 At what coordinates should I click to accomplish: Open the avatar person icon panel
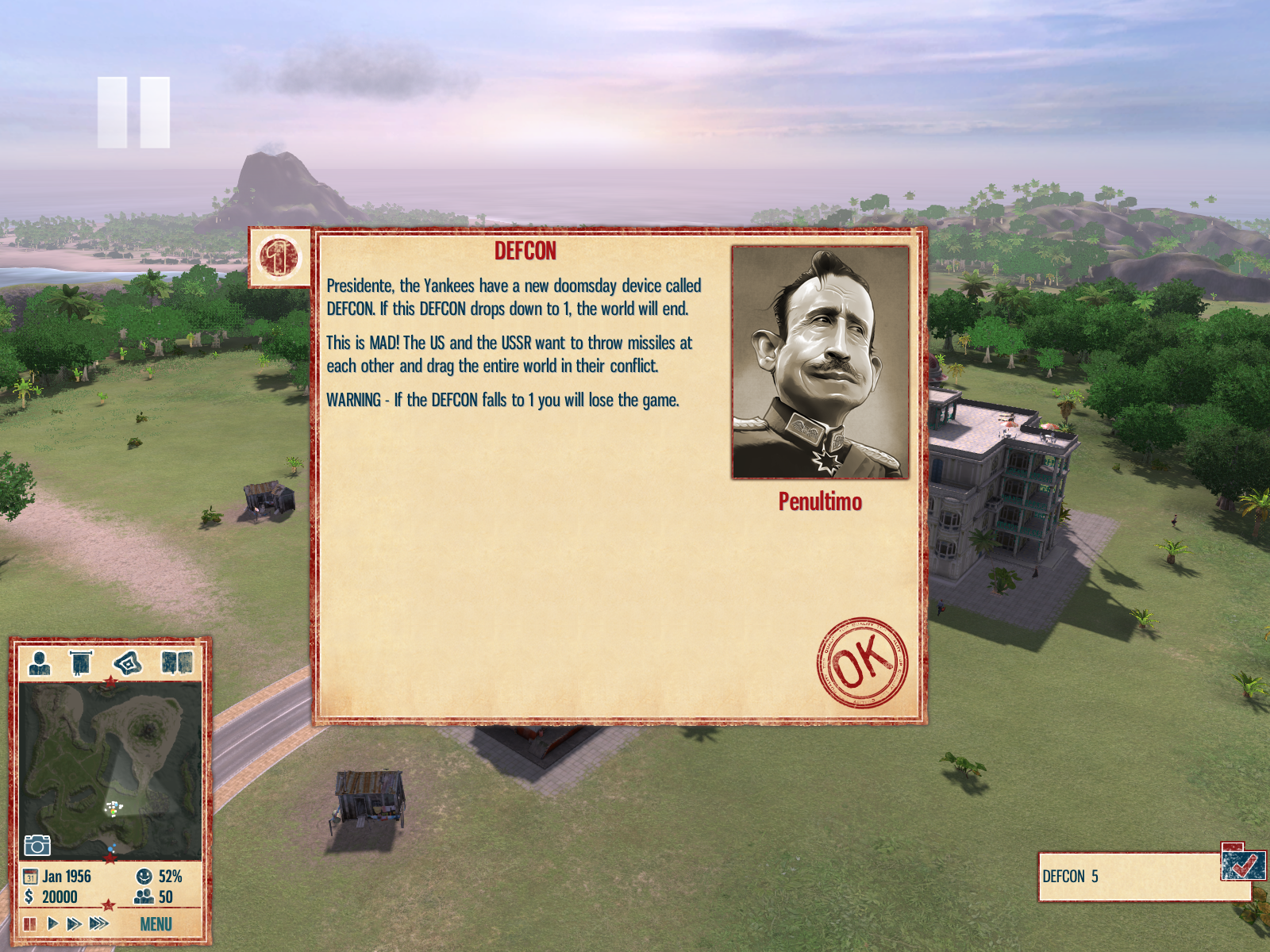40,662
